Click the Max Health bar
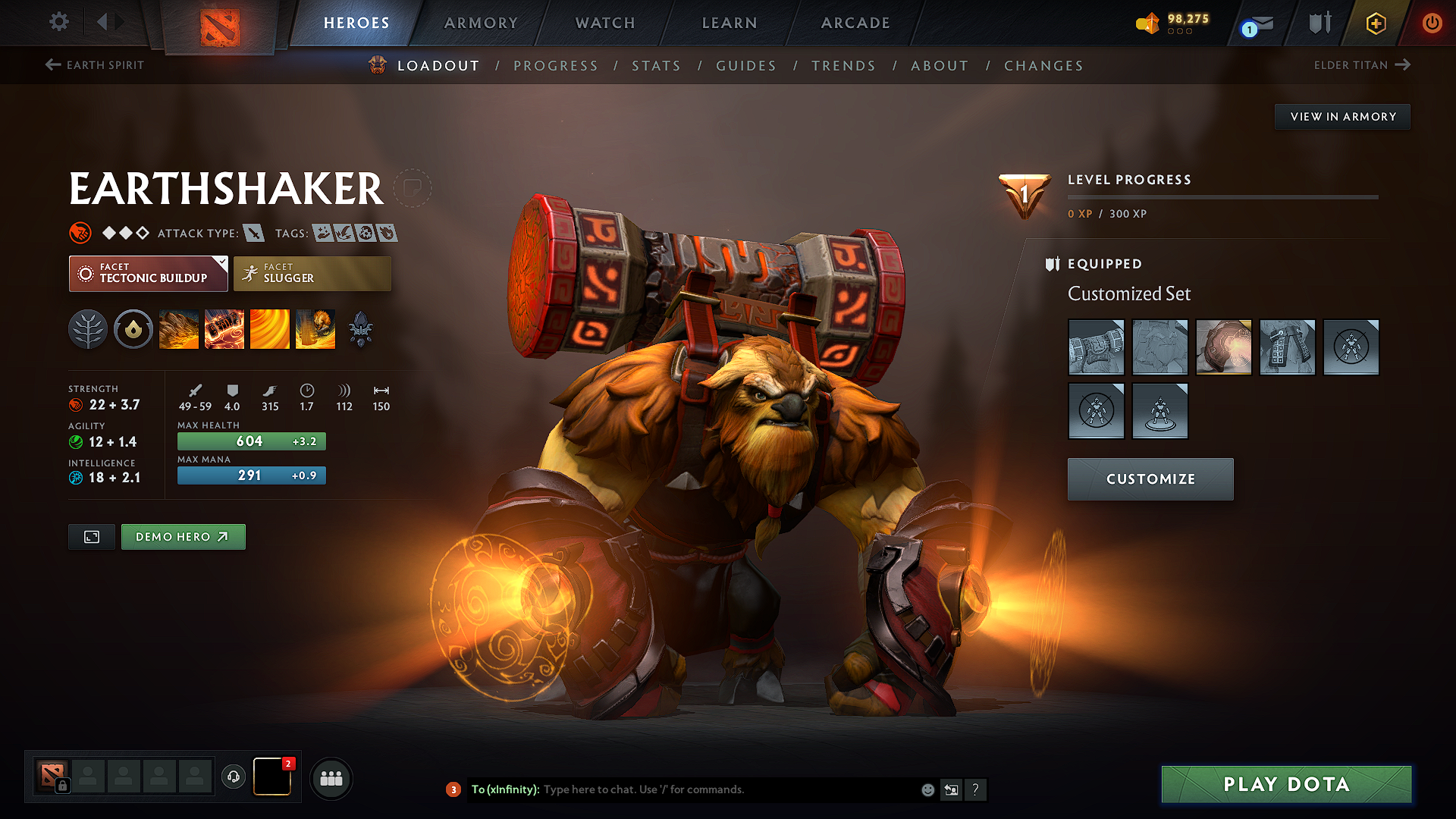This screenshot has width=1456, height=819. pos(251,441)
